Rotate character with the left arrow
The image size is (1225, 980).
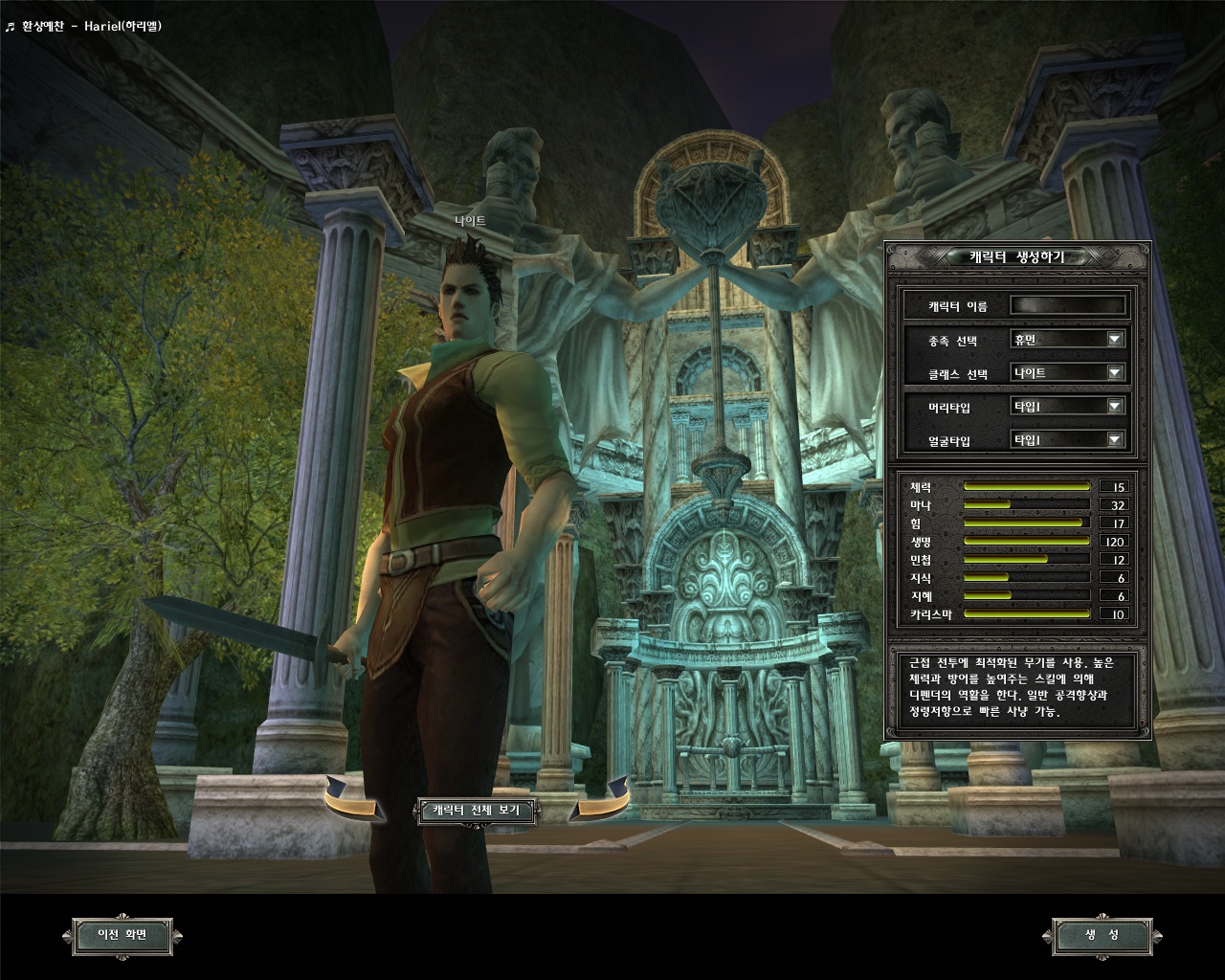pyautogui.click(x=352, y=800)
